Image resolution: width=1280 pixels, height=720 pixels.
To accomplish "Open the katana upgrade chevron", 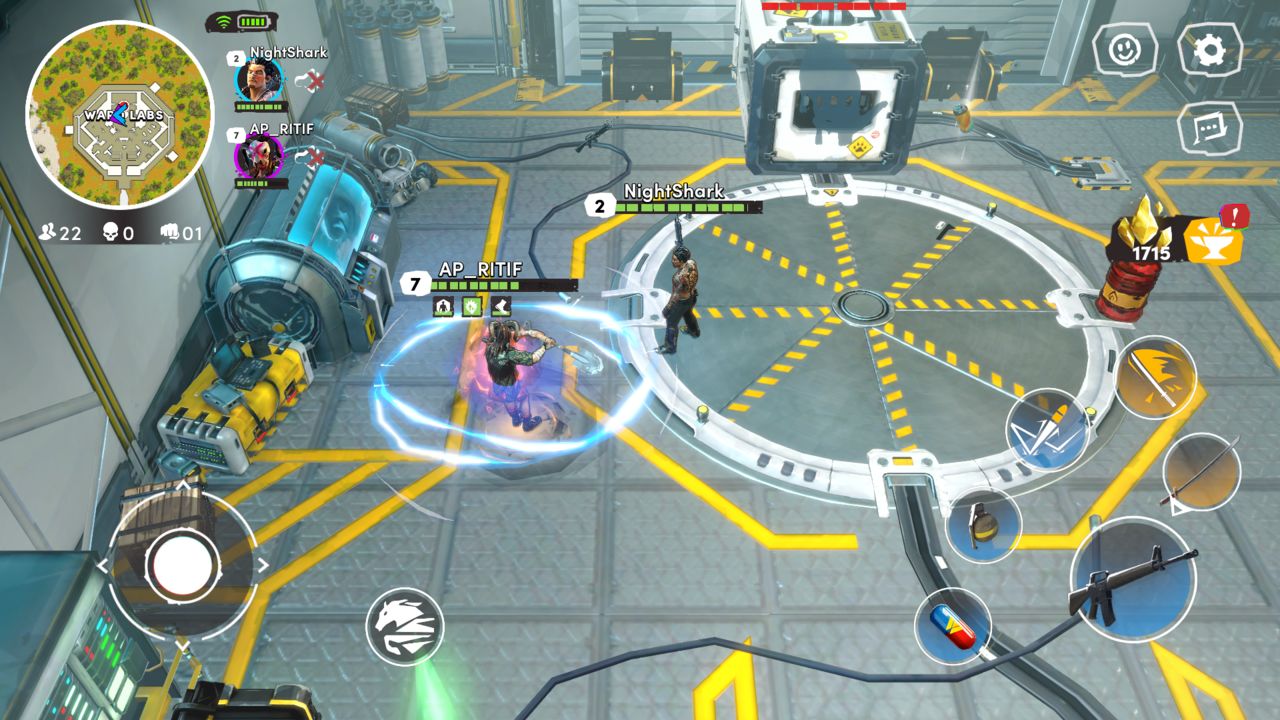I will click(1175, 505).
